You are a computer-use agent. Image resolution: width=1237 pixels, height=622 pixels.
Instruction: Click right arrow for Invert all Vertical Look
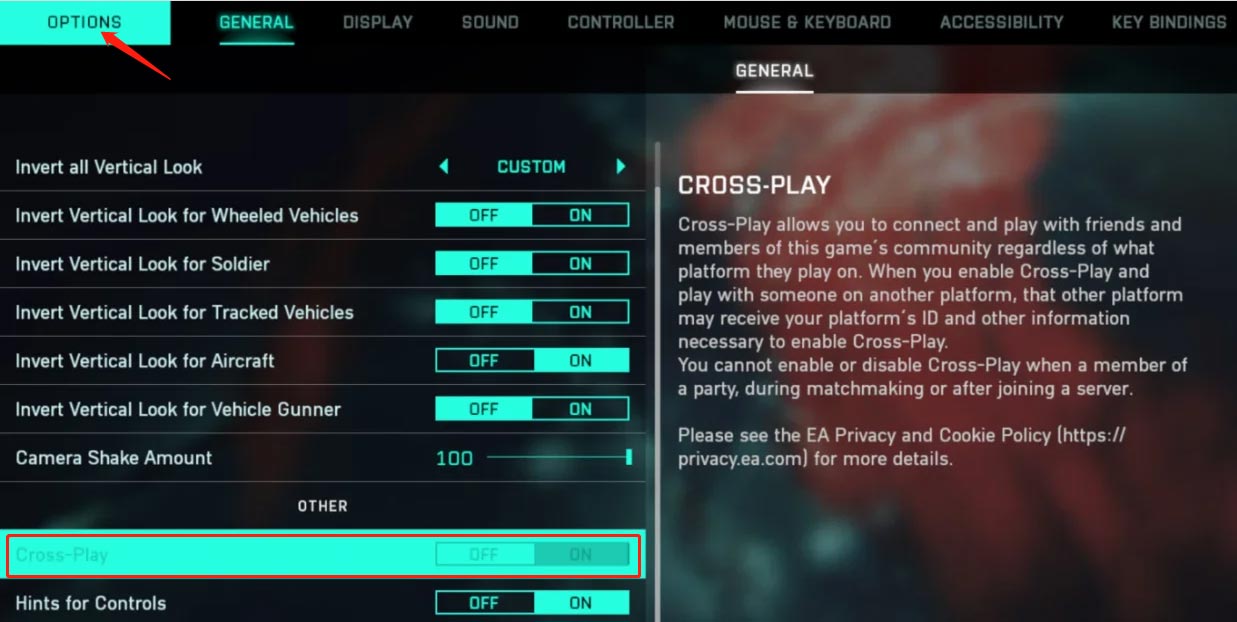point(621,167)
